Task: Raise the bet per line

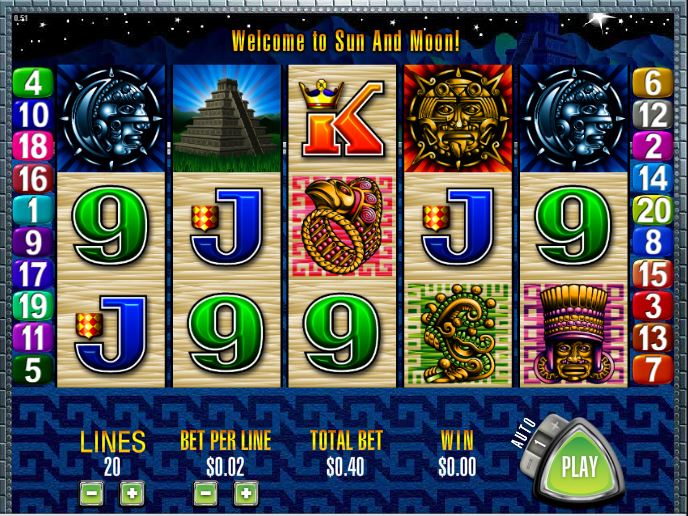Action: pyautogui.click(x=245, y=492)
